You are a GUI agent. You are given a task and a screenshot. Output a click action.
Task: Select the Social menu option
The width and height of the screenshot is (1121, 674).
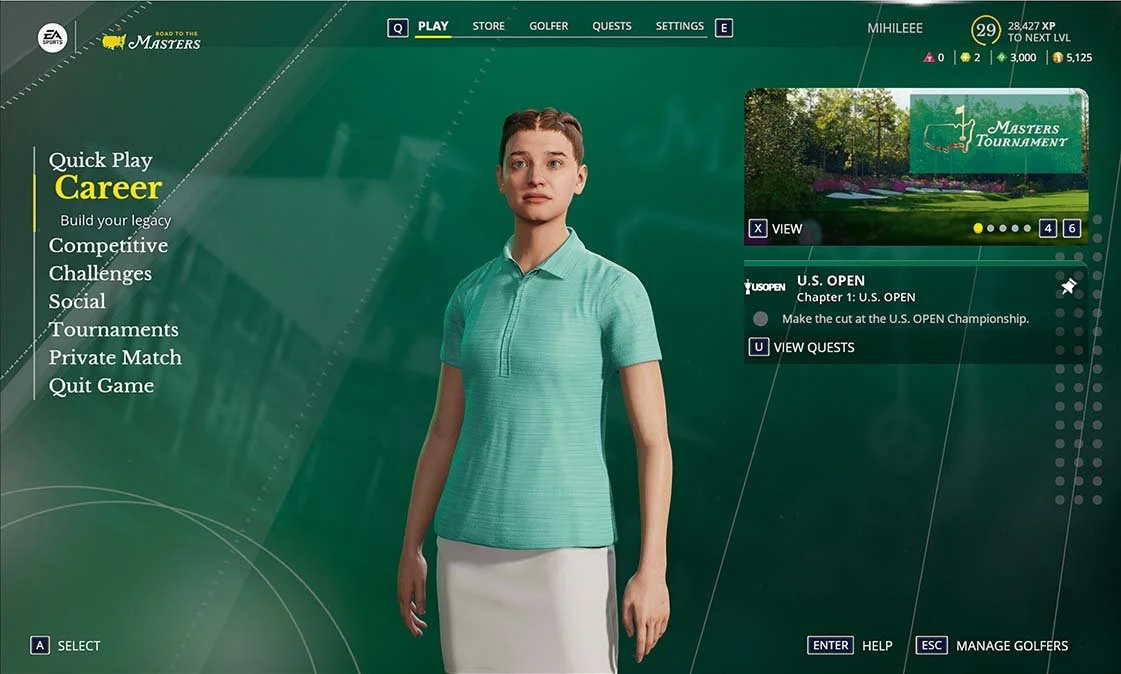pos(77,301)
